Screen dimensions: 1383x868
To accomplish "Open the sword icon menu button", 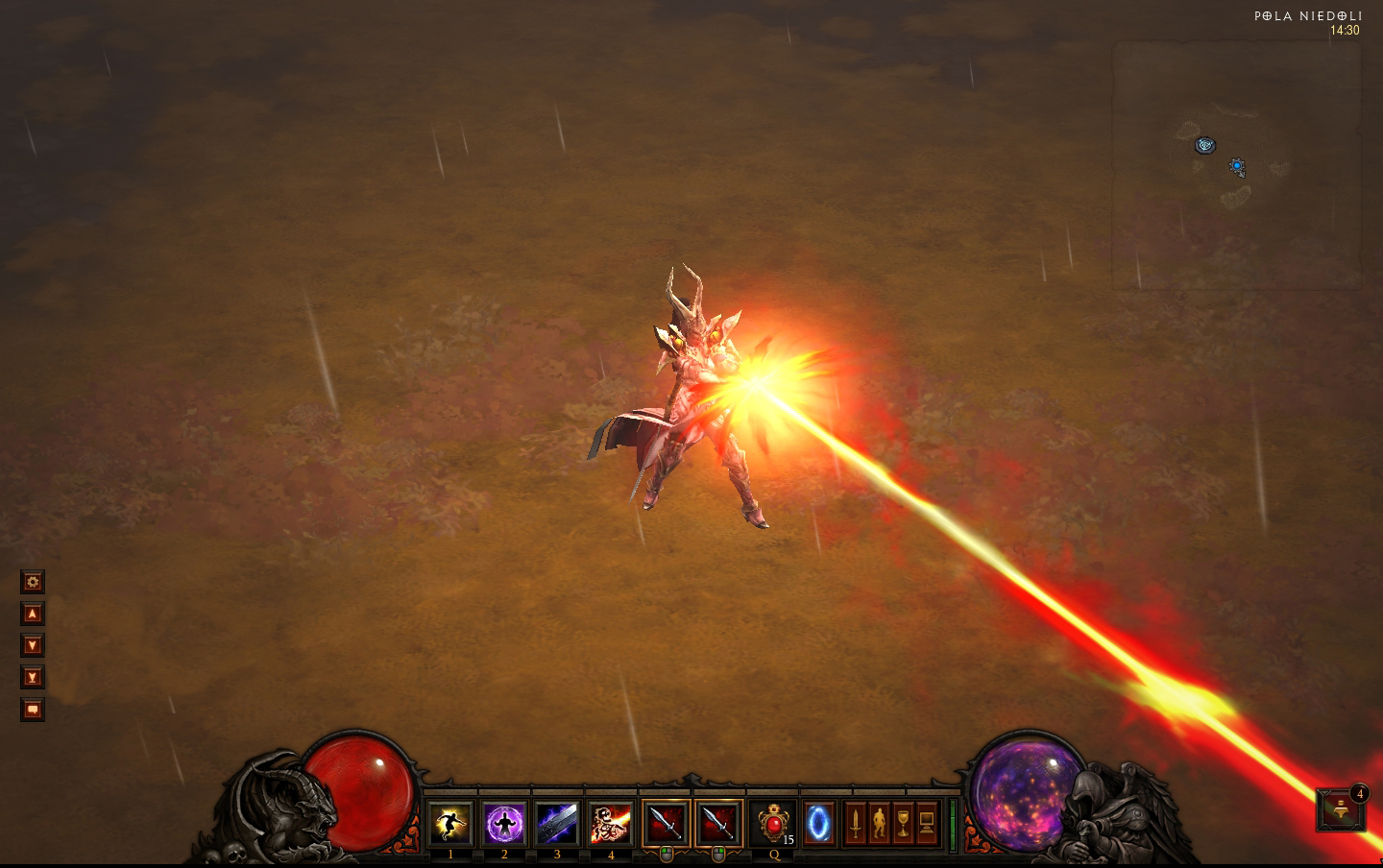I will (855, 824).
